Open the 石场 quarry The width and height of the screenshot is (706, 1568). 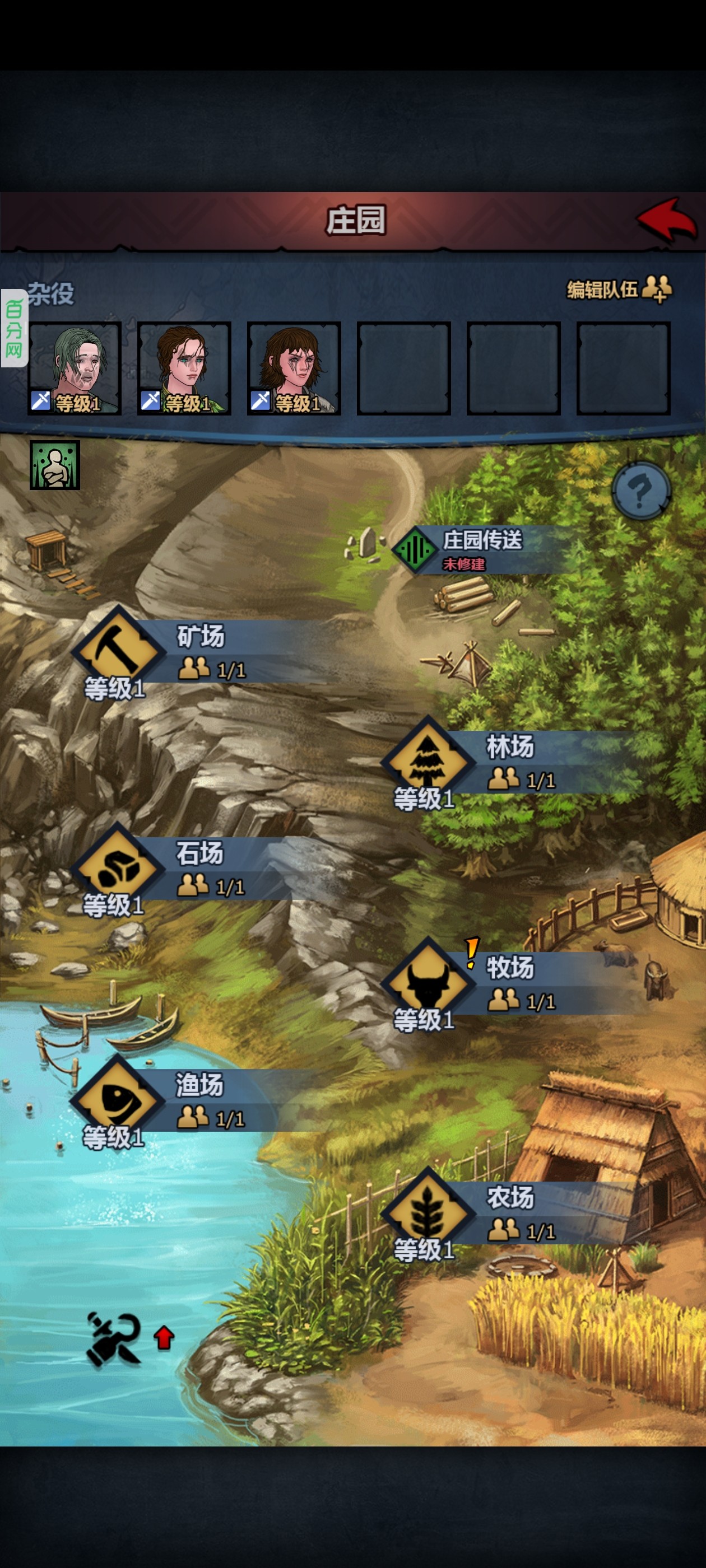(118, 866)
